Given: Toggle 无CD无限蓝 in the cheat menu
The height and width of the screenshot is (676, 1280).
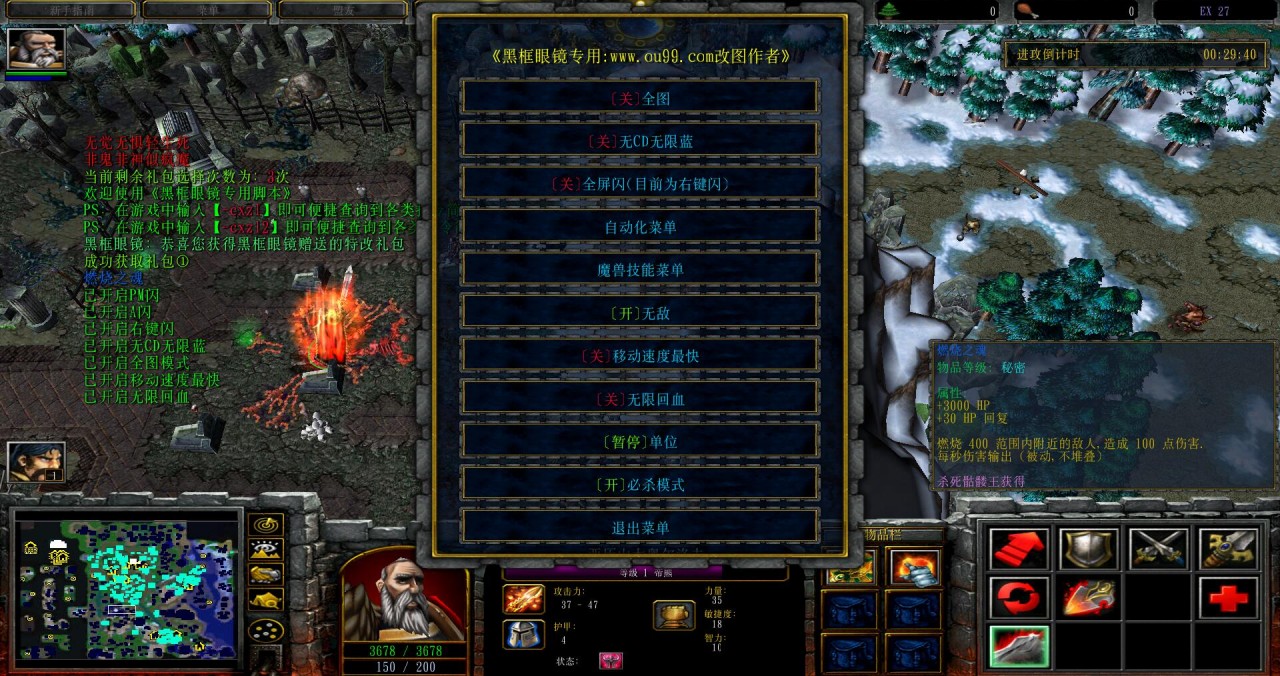Looking at the screenshot, I should 640,141.
